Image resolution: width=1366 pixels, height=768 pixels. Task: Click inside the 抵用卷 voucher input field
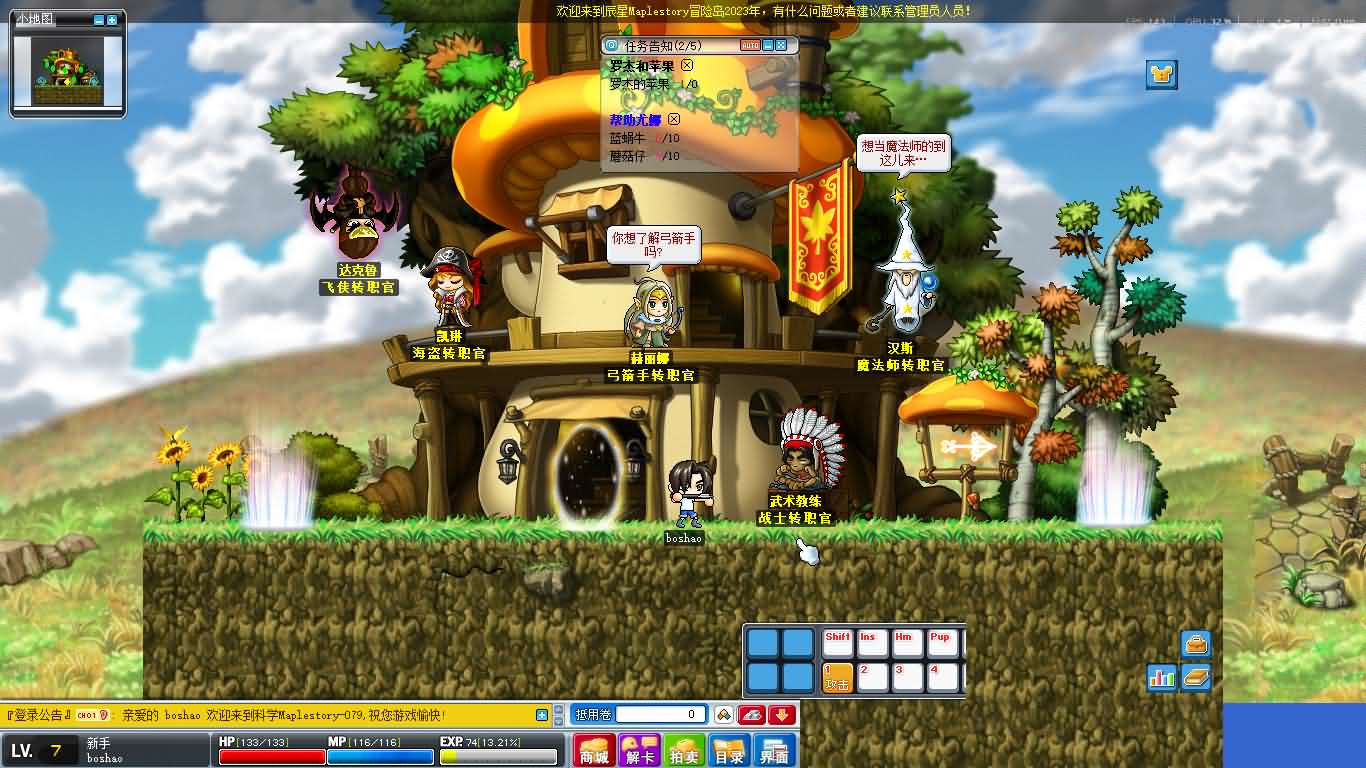[660, 715]
